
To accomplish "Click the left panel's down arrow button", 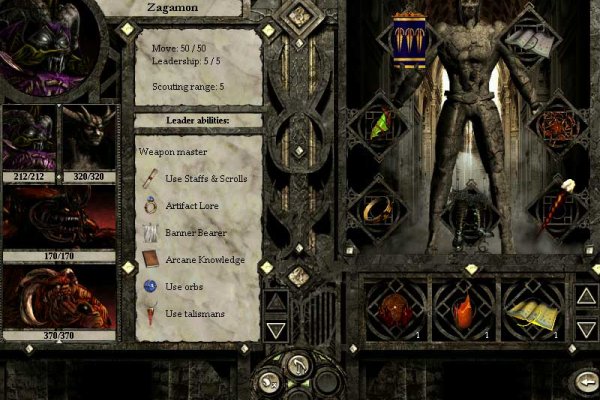I will [277, 328].
